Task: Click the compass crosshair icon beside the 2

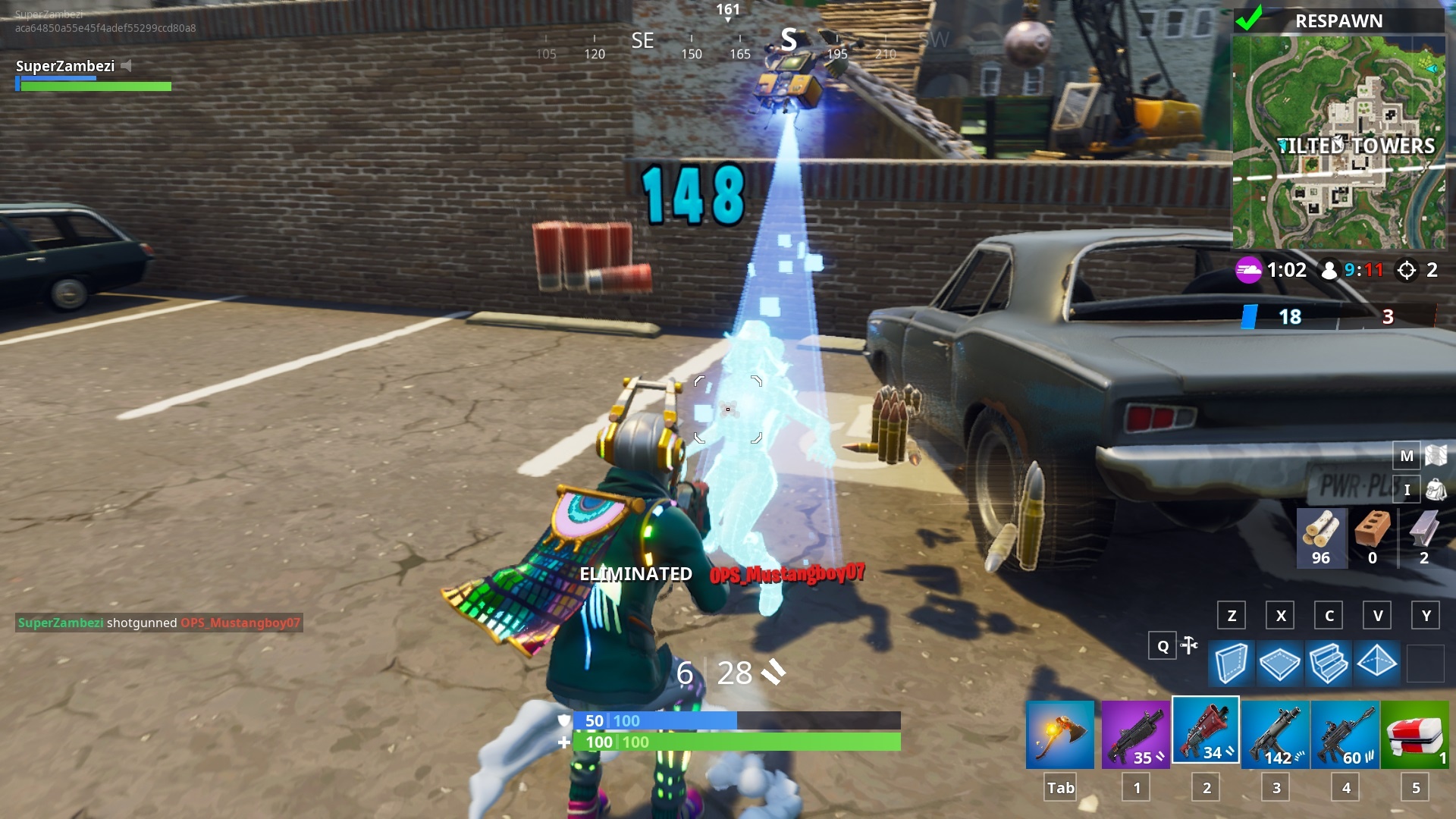Action: click(1408, 270)
